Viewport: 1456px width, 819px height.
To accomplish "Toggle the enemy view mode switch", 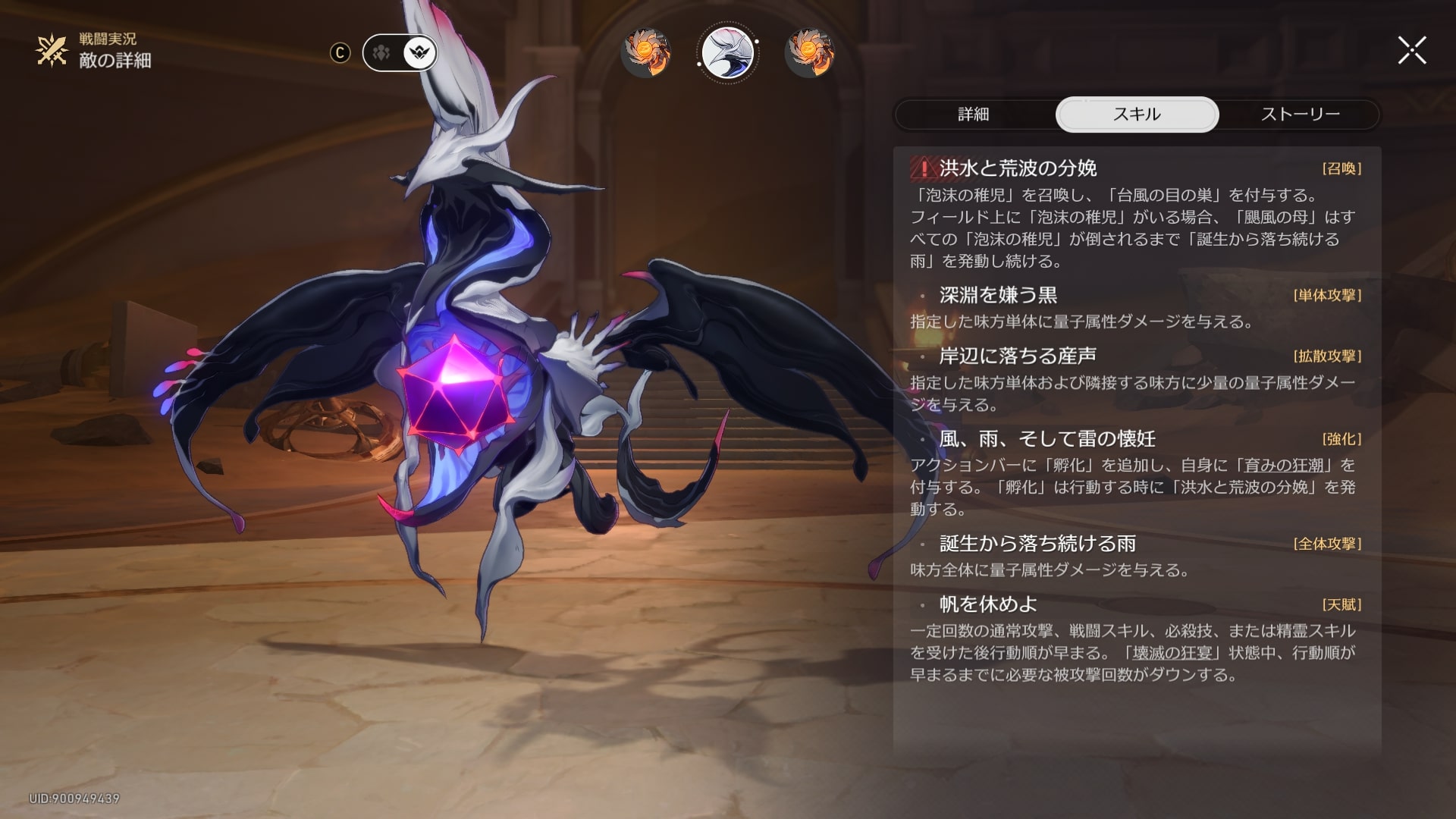I will point(400,53).
